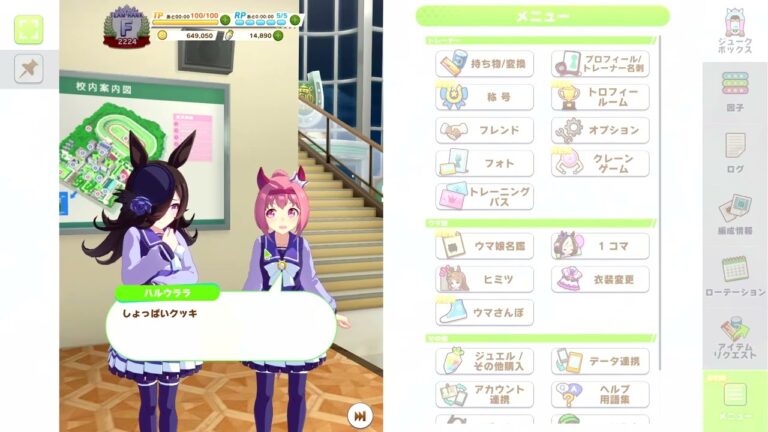
Task: Select the 称号 titles button
Action: [485, 97]
